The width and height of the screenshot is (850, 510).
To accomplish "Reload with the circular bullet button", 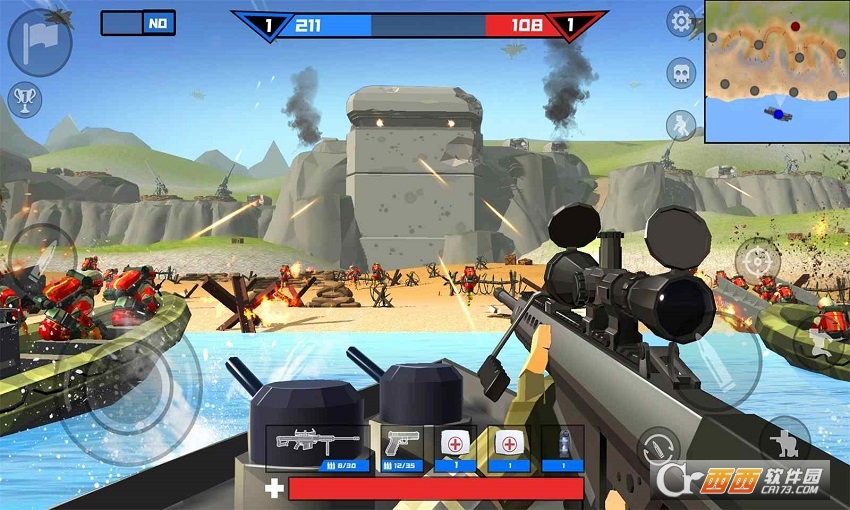I will [659, 449].
